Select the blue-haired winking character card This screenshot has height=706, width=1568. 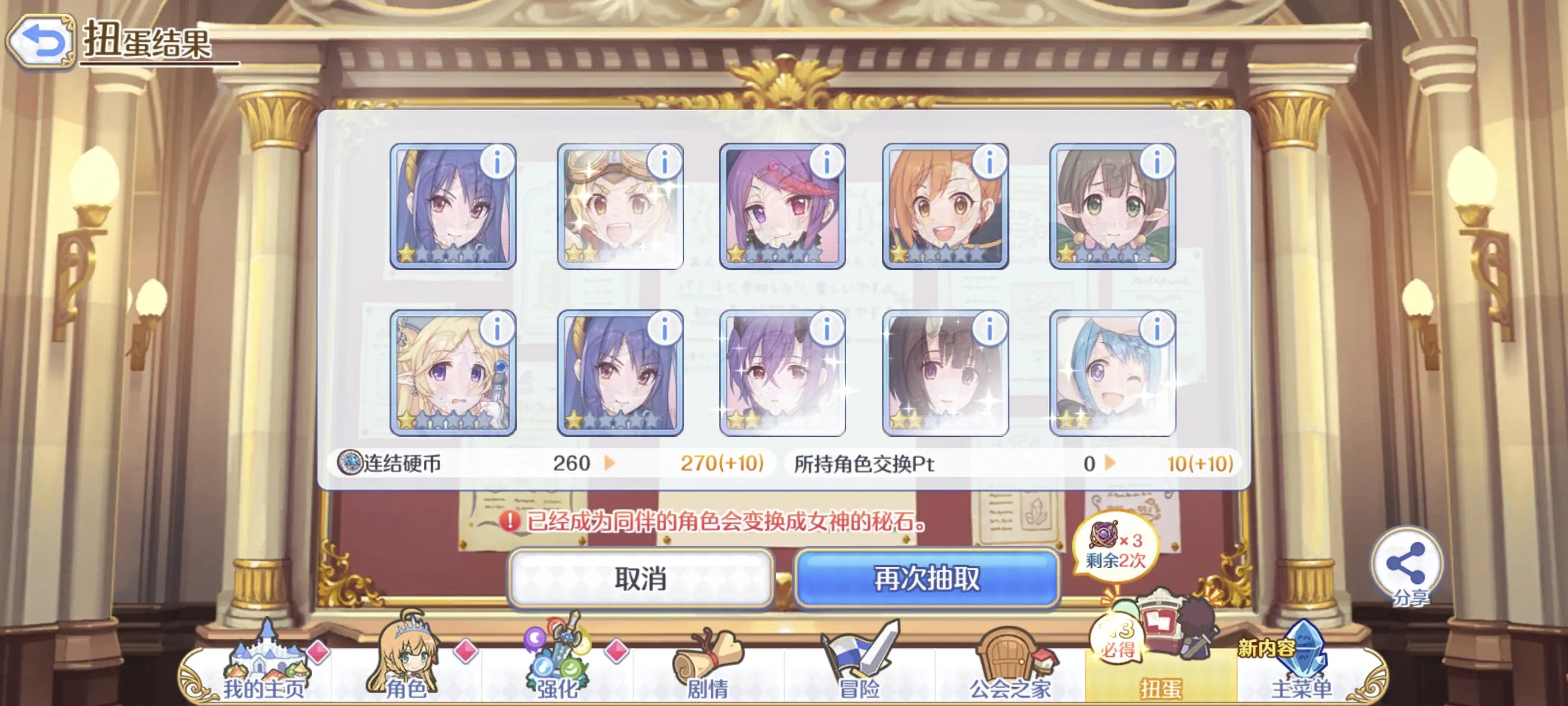click(x=1112, y=373)
